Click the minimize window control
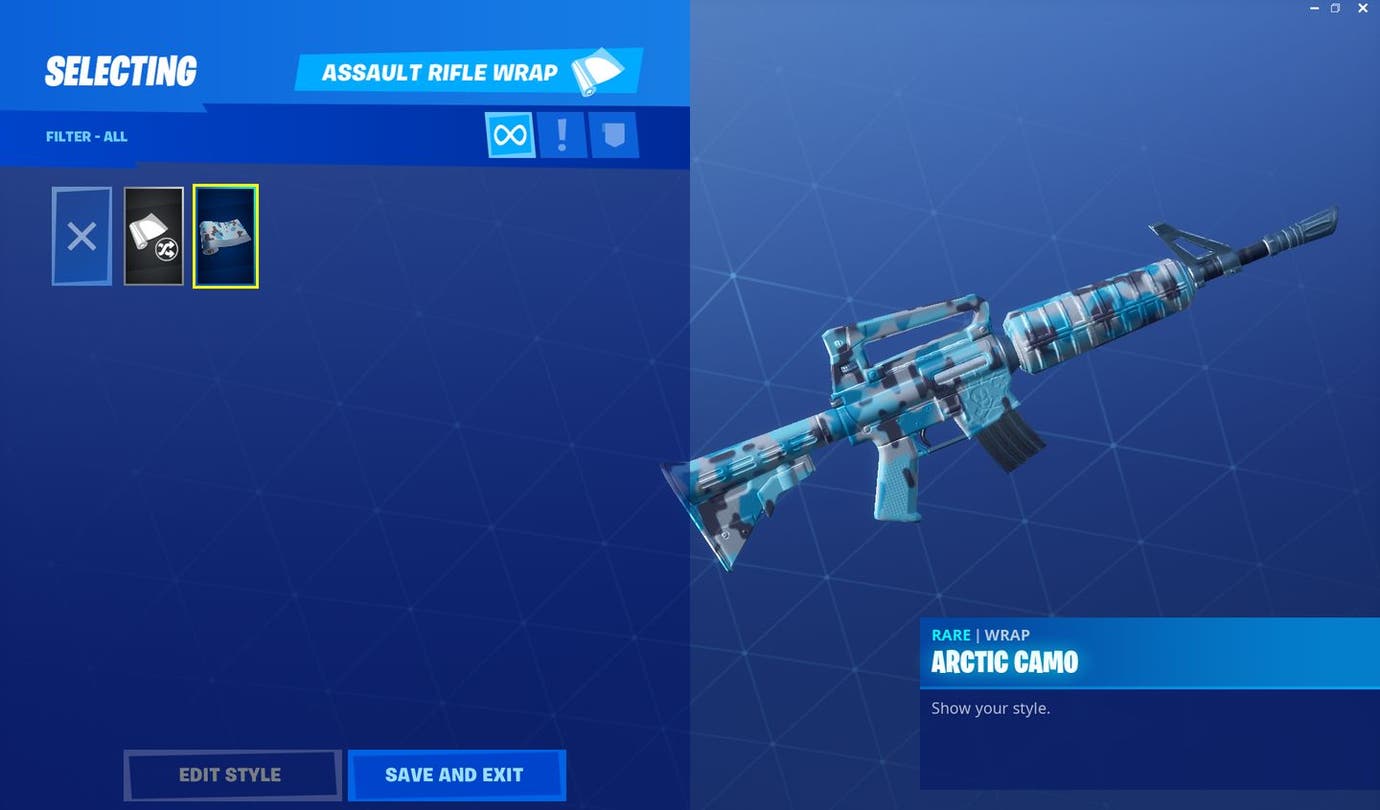The height and width of the screenshot is (810, 1380). coord(1313,8)
